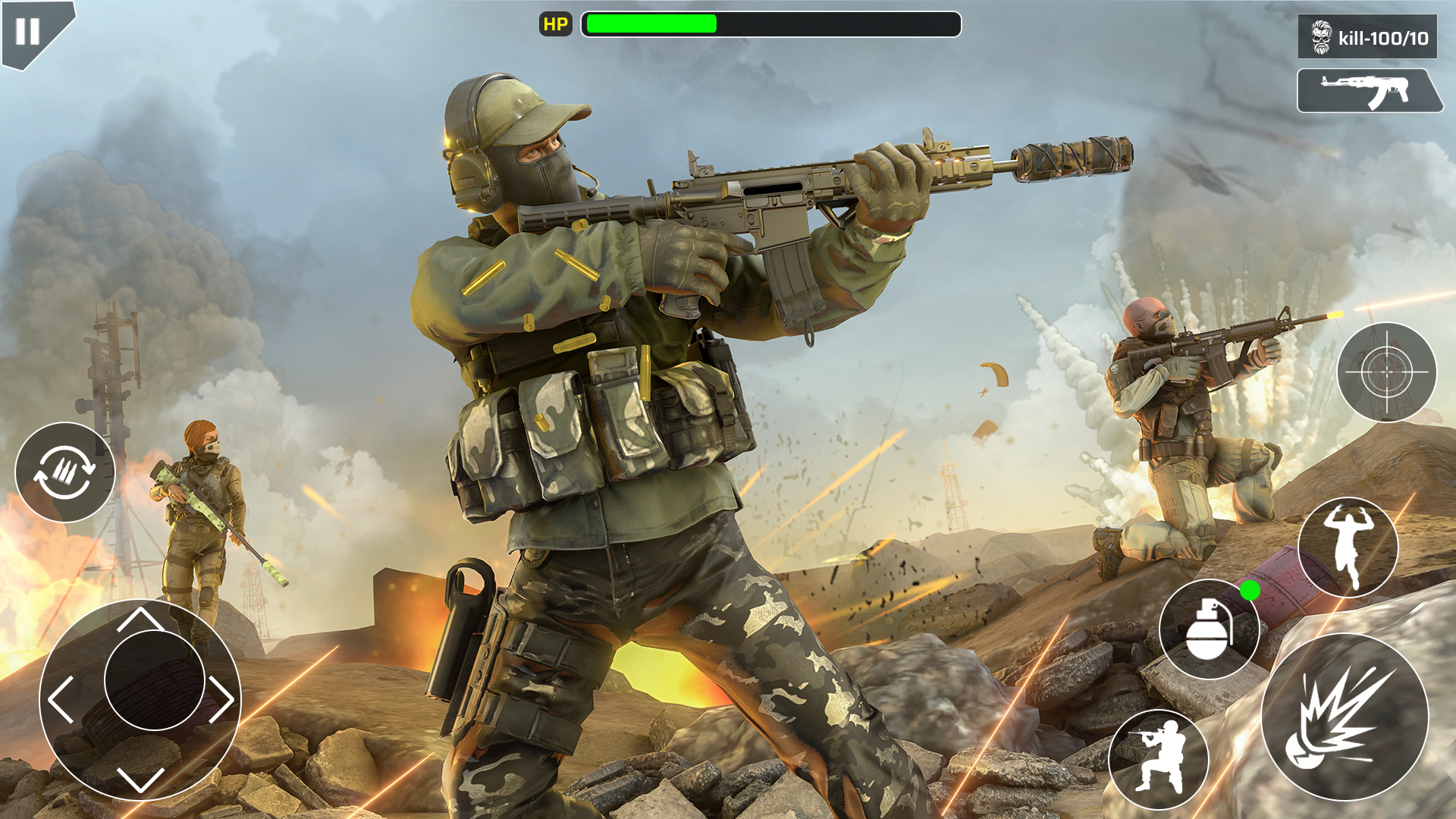Viewport: 1456px width, 819px height.
Task: Pause the game
Action: pyautogui.click(x=27, y=31)
